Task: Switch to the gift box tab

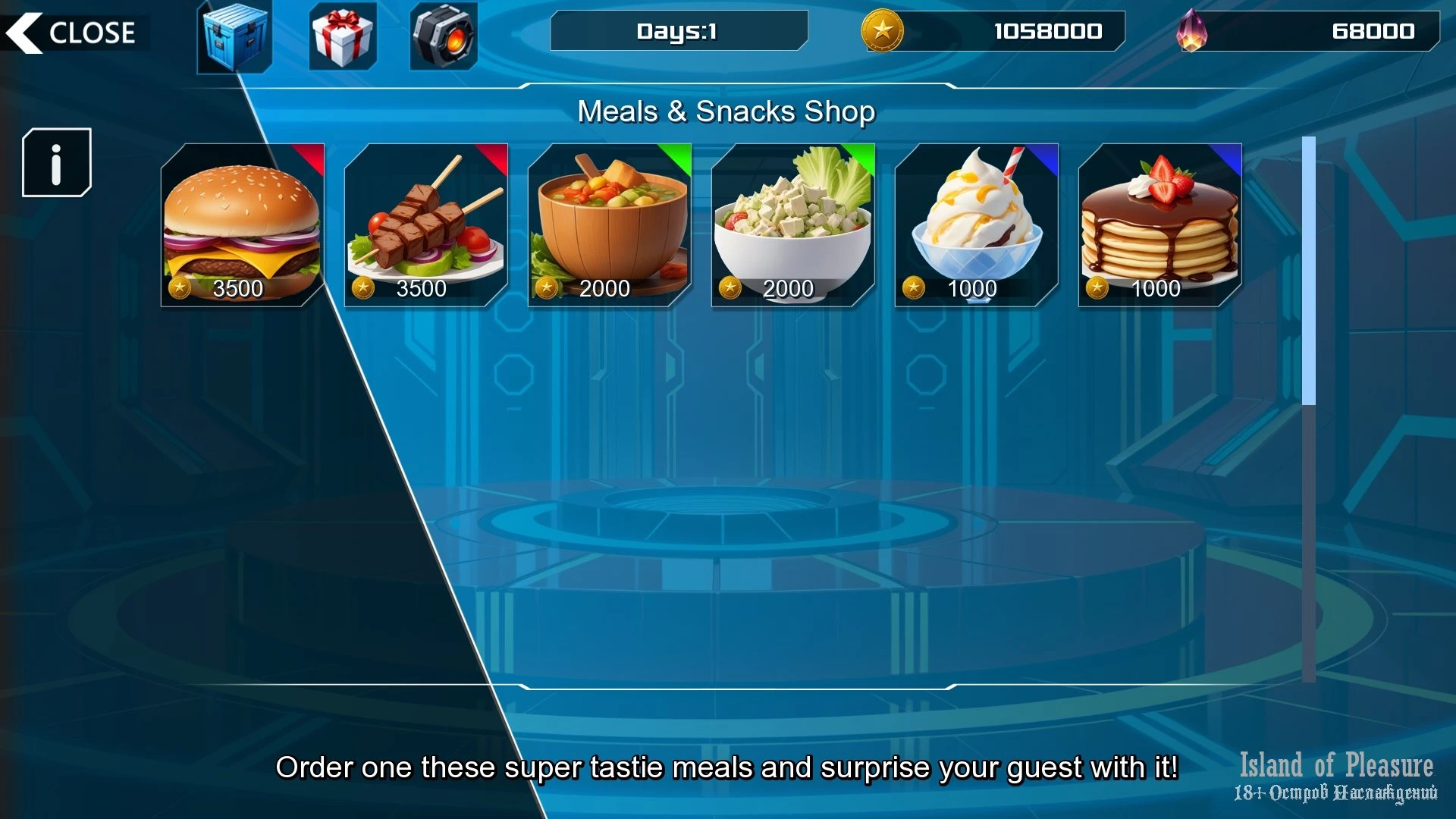Action: point(343,36)
